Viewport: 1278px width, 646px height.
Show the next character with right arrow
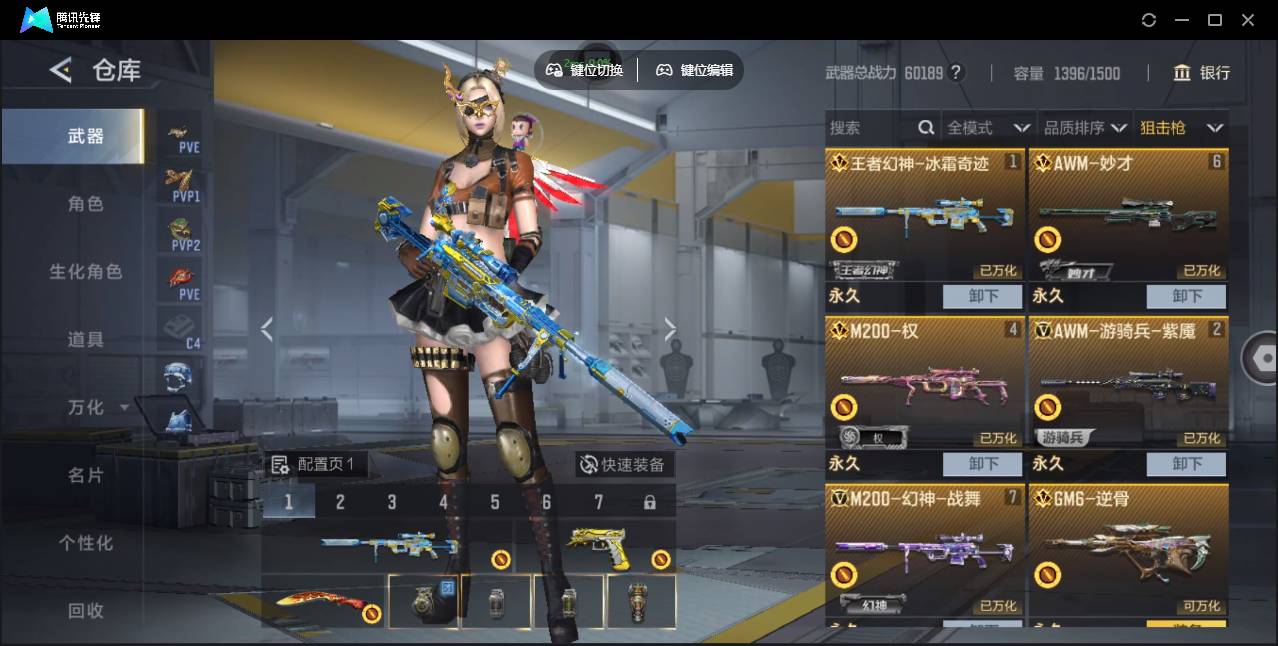670,329
